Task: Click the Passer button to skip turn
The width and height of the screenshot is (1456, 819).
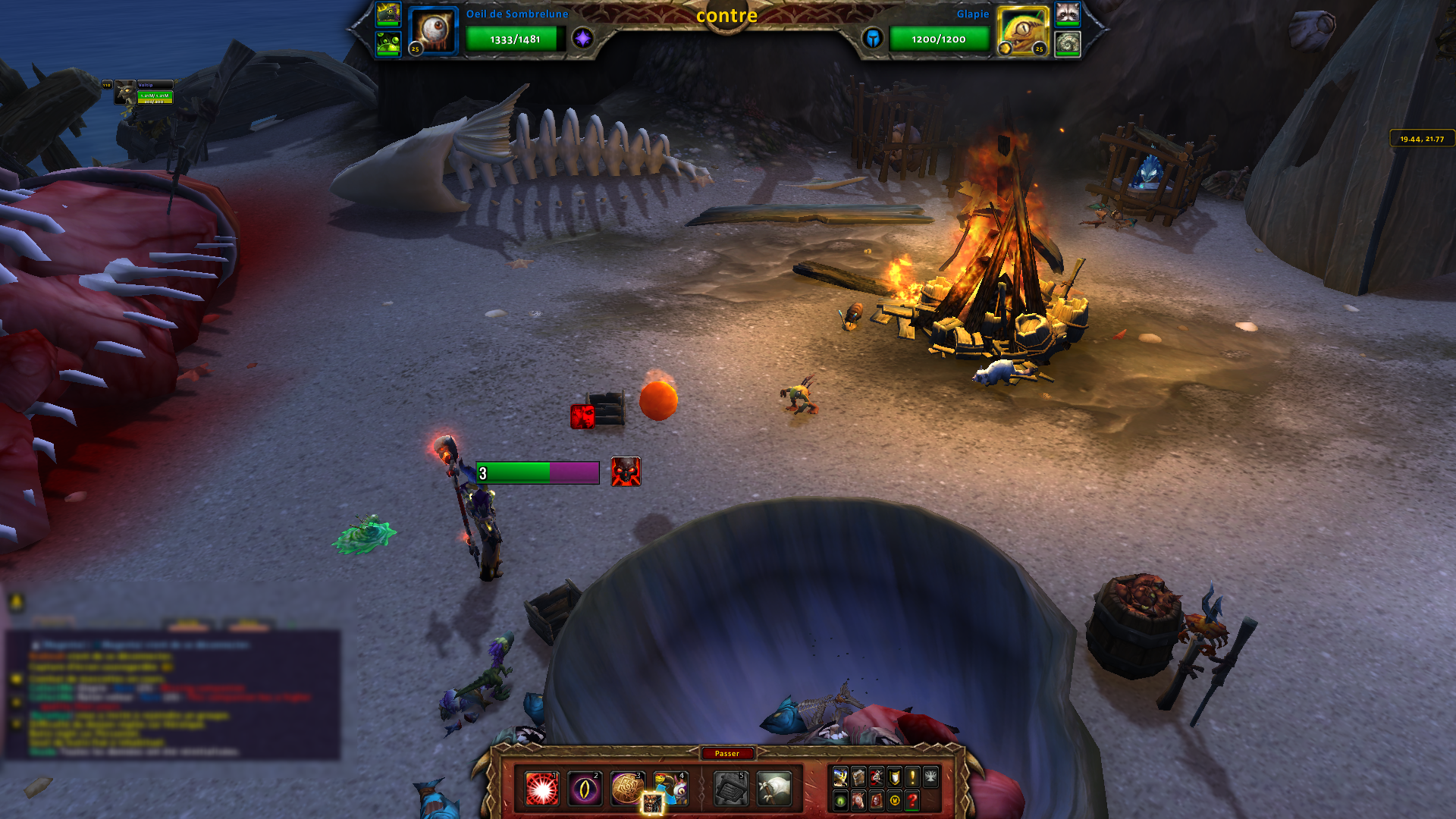Action: click(726, 753)
